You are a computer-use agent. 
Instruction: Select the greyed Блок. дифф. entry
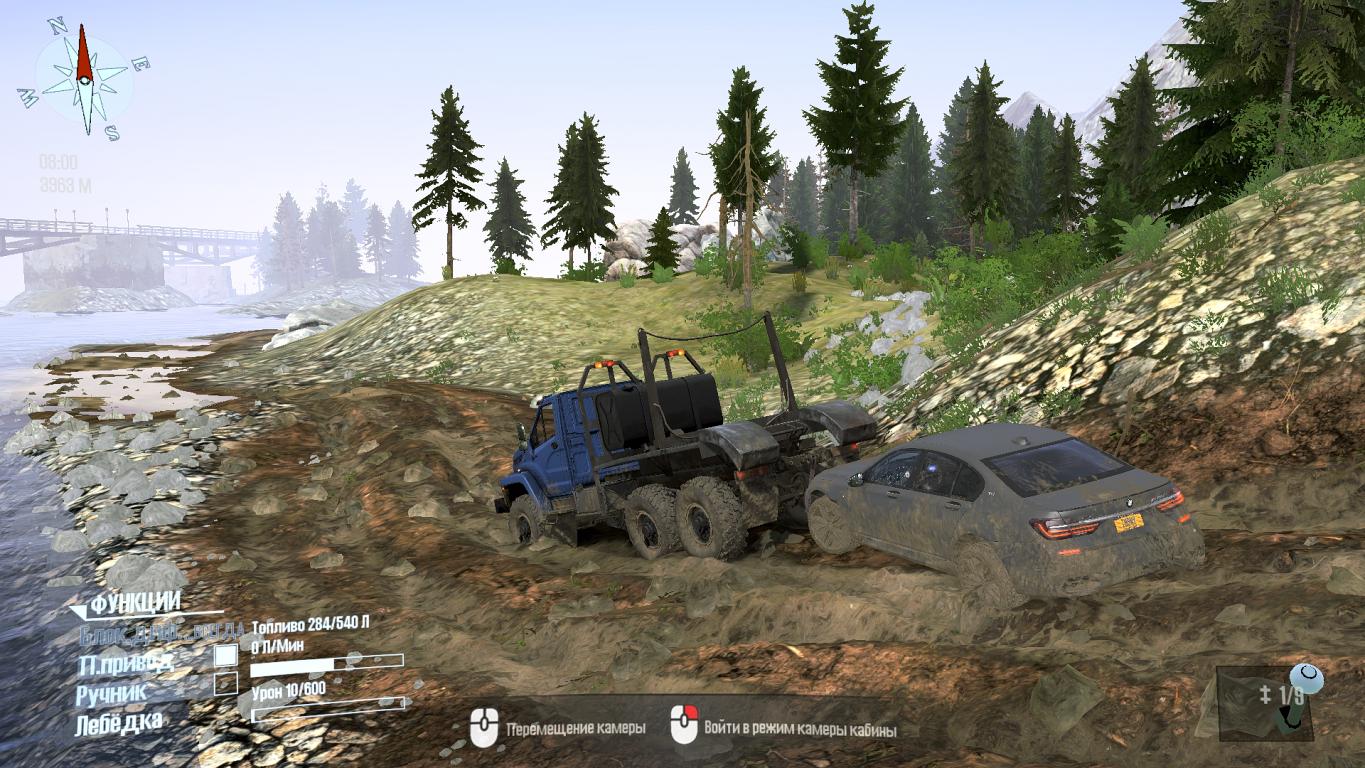click(162, 632)
